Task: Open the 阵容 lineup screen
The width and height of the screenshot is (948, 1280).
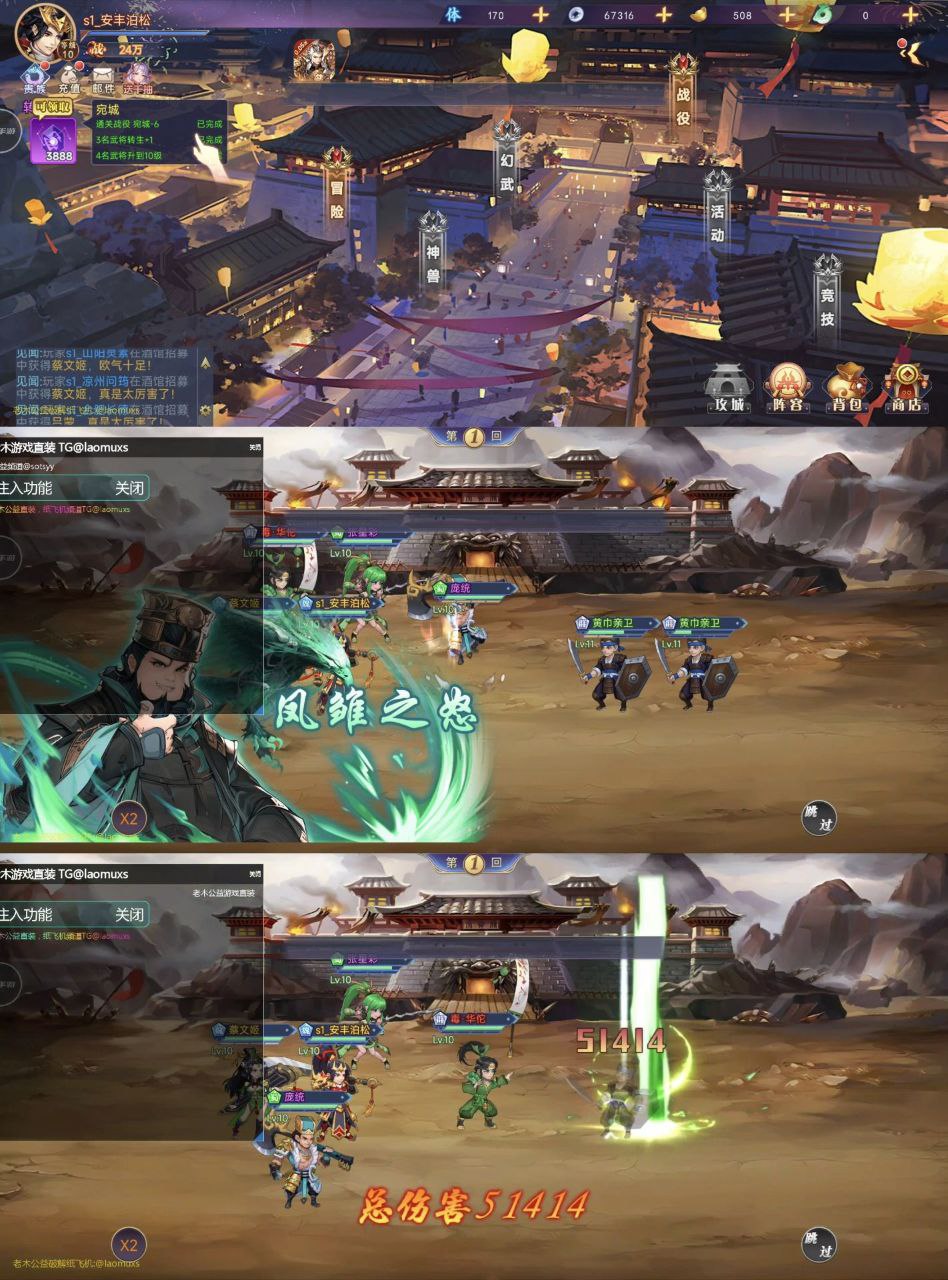Action: [x=787, y=387]
